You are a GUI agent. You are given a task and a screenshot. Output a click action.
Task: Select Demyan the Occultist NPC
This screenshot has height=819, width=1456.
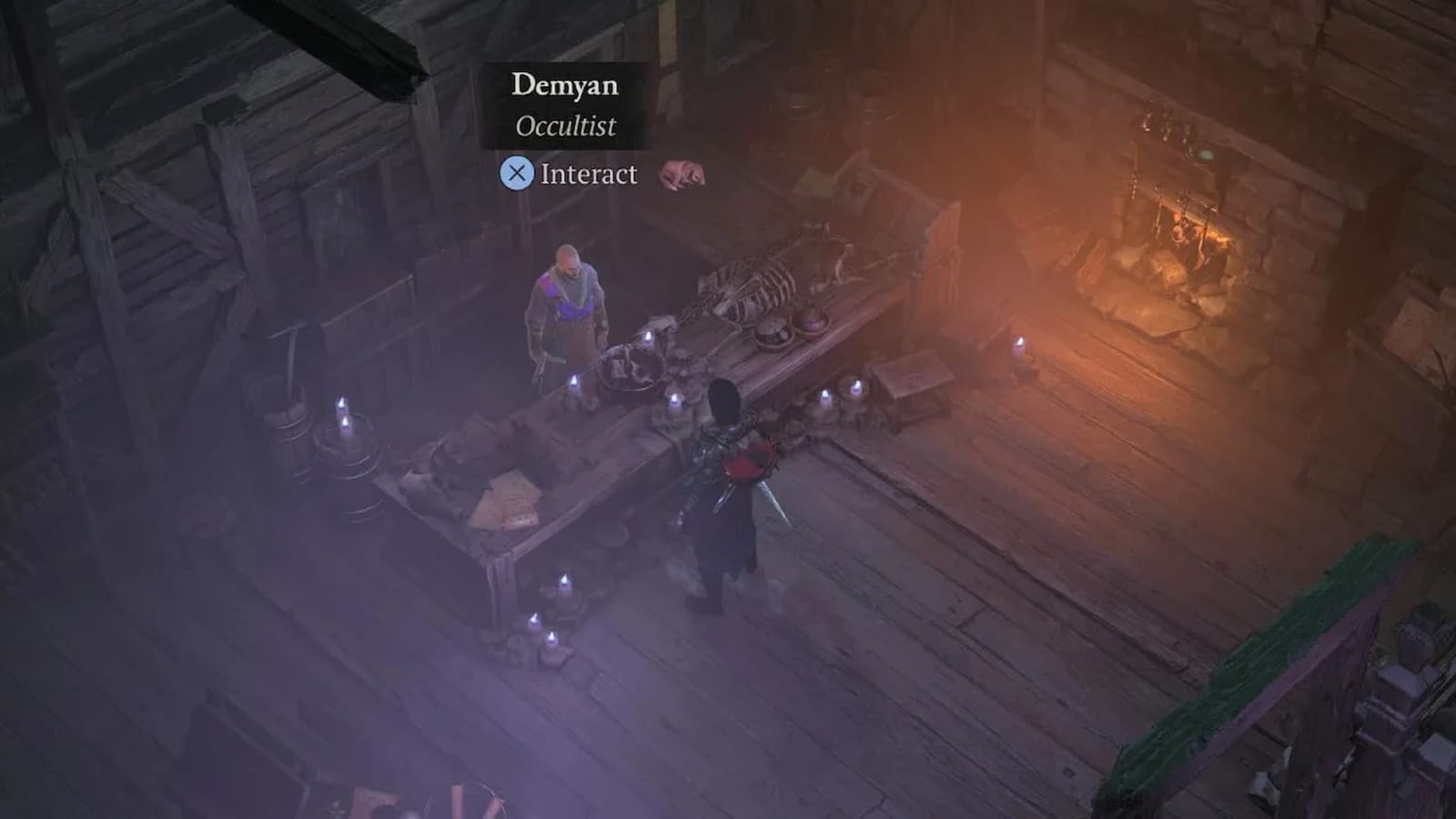(x=569, y=300)
